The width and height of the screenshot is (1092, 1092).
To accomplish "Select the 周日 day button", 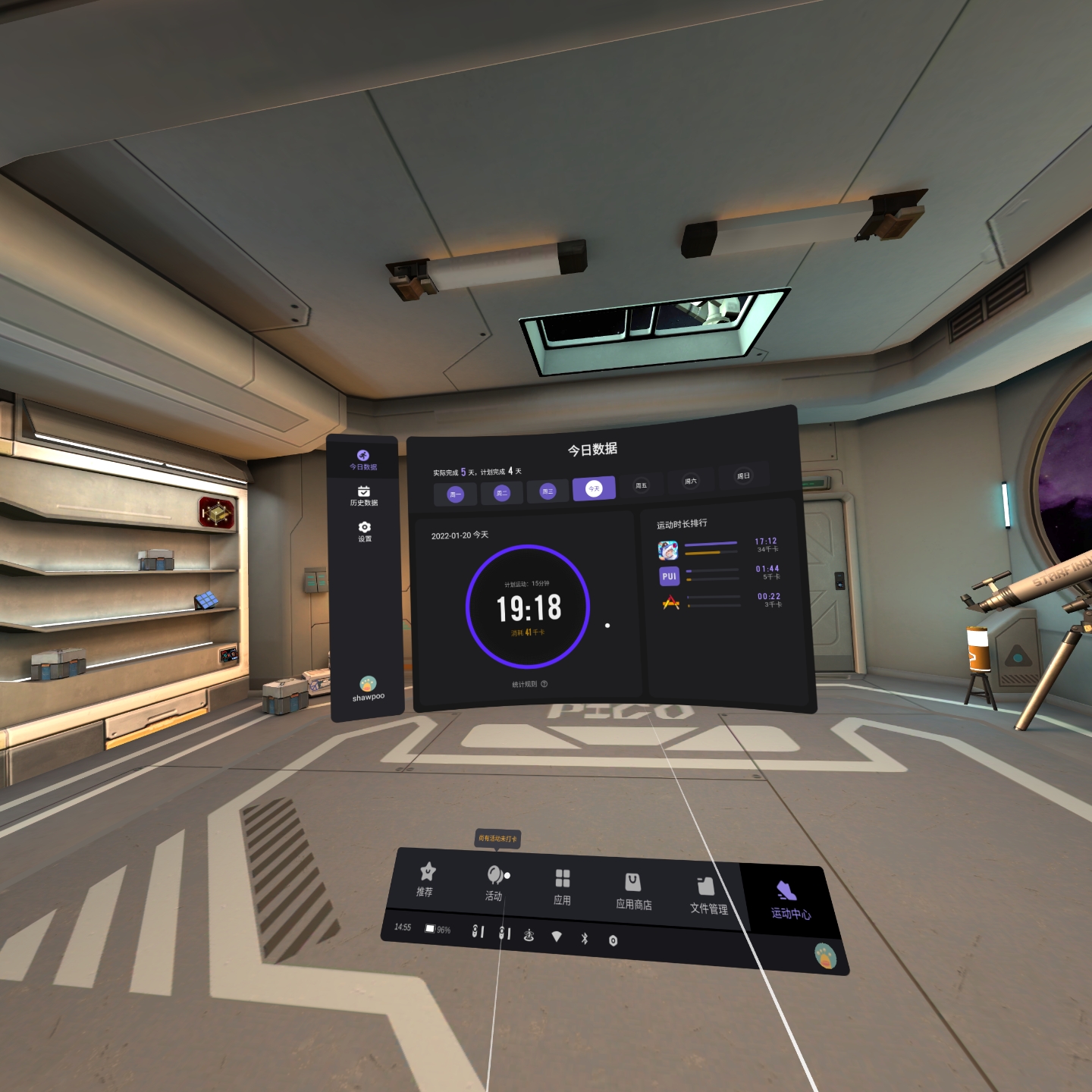I will pos(743,475).
